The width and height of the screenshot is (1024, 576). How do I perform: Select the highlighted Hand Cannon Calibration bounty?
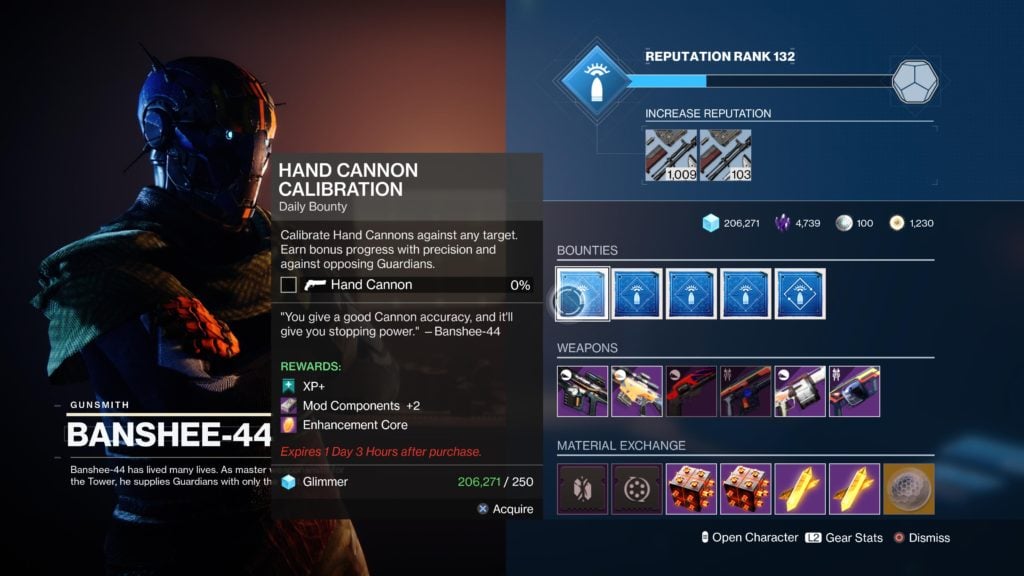583,294
